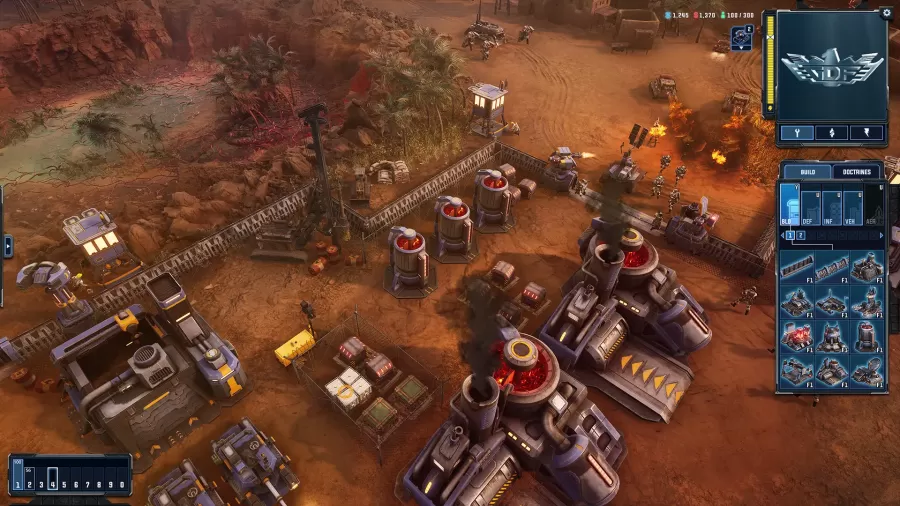Select the INF infantry category

click(x=832, y=208)
